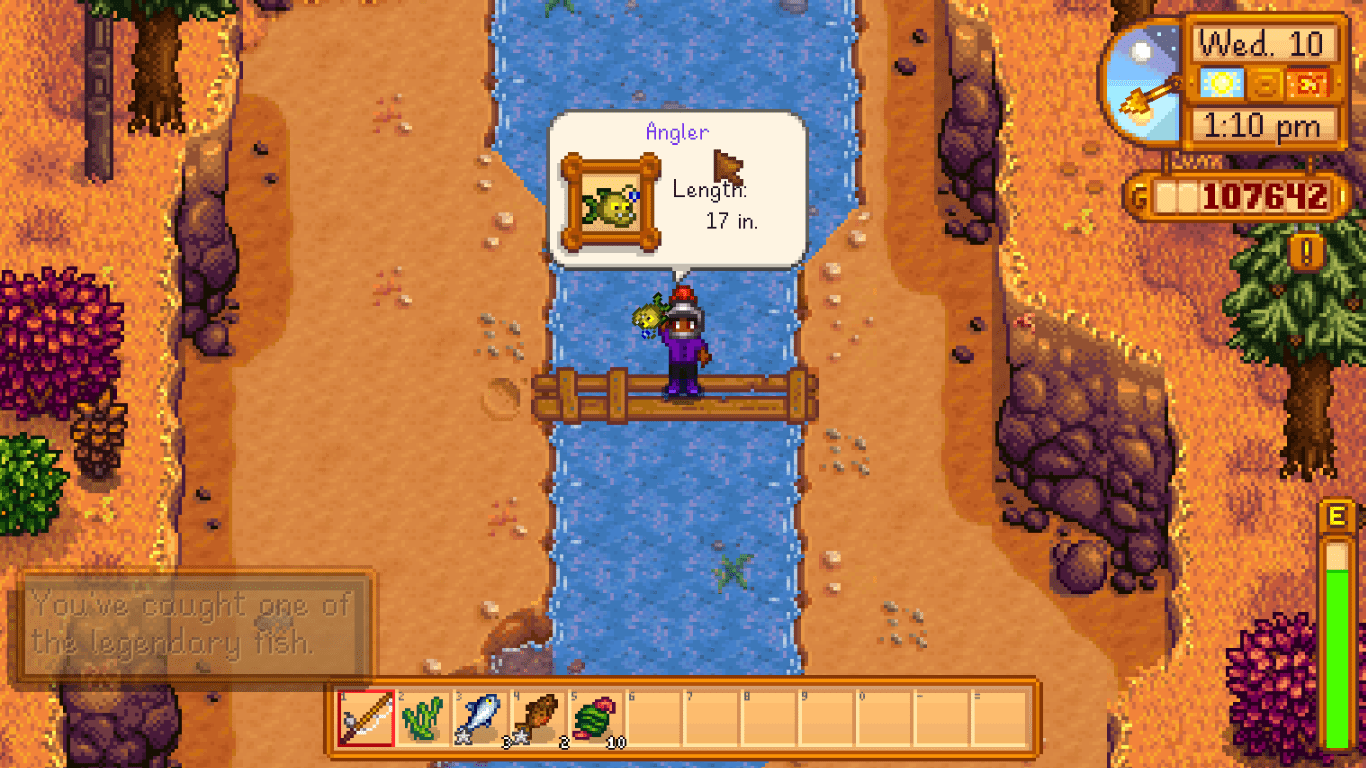1366x768 pixels.
Task: Click the Angler fish above the player's head
Action: point(649,317)
